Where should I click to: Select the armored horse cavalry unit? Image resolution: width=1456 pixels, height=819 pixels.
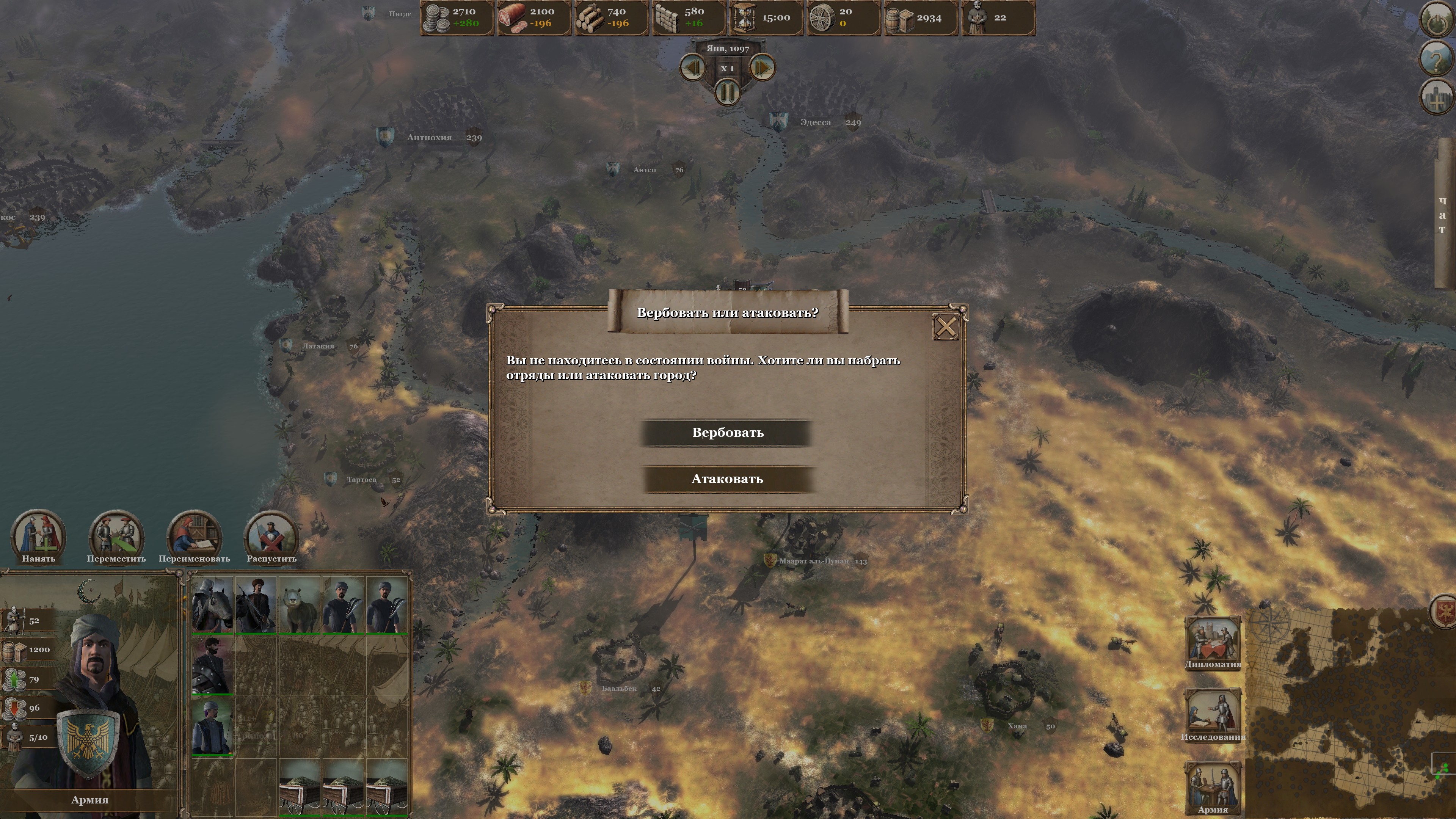click(212, 605)
